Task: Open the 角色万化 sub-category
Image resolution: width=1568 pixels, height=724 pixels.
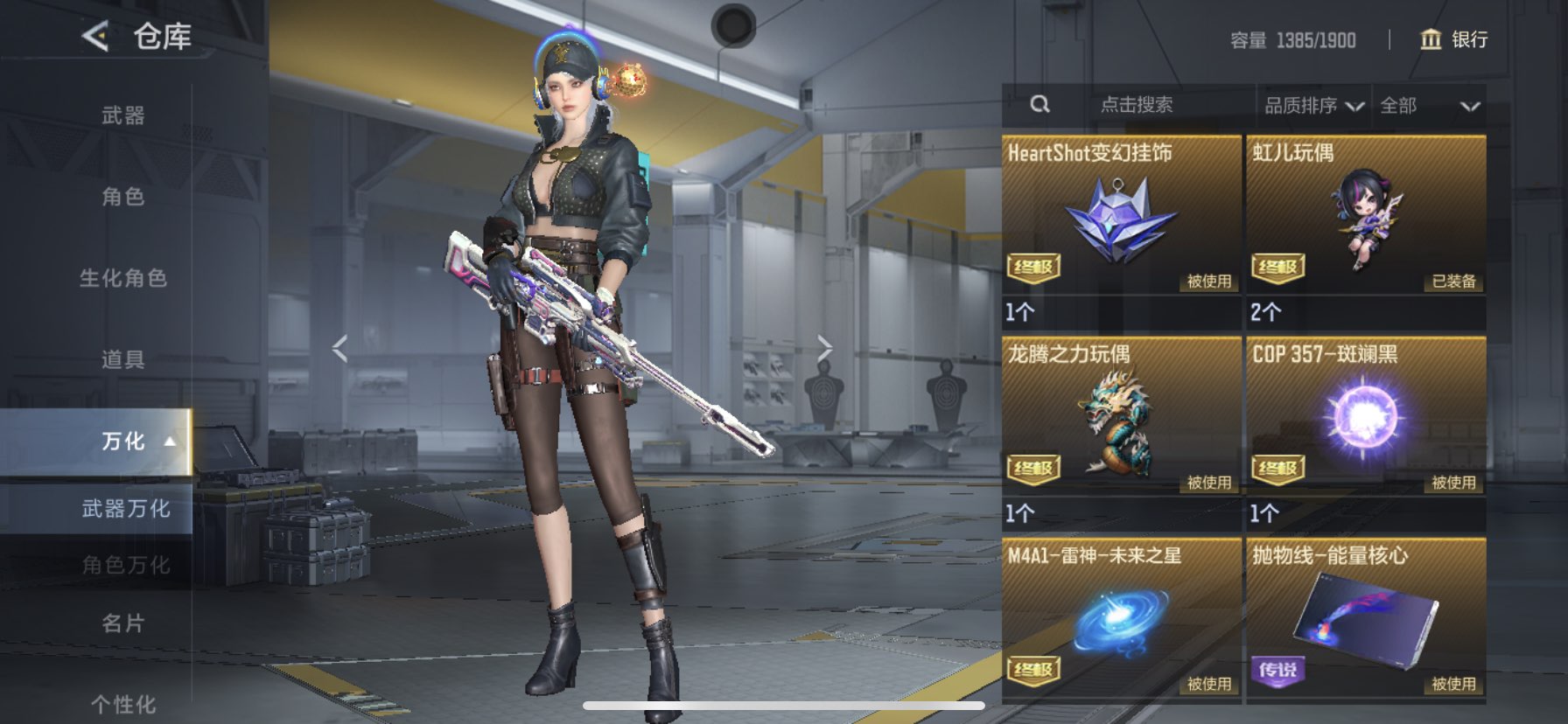Action: click(x=125, y=566)
